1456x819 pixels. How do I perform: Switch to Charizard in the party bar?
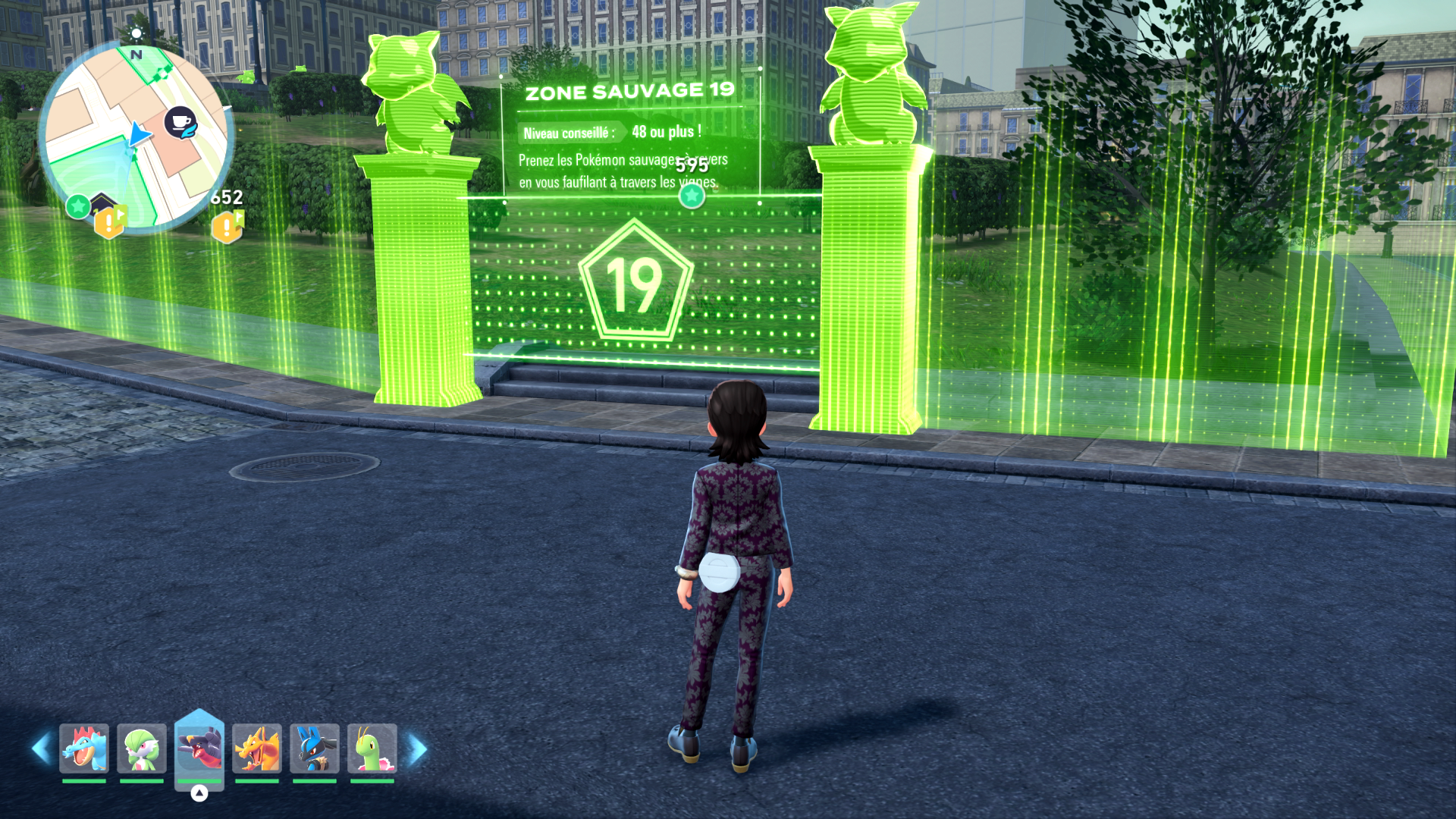(x=257, y=748)
